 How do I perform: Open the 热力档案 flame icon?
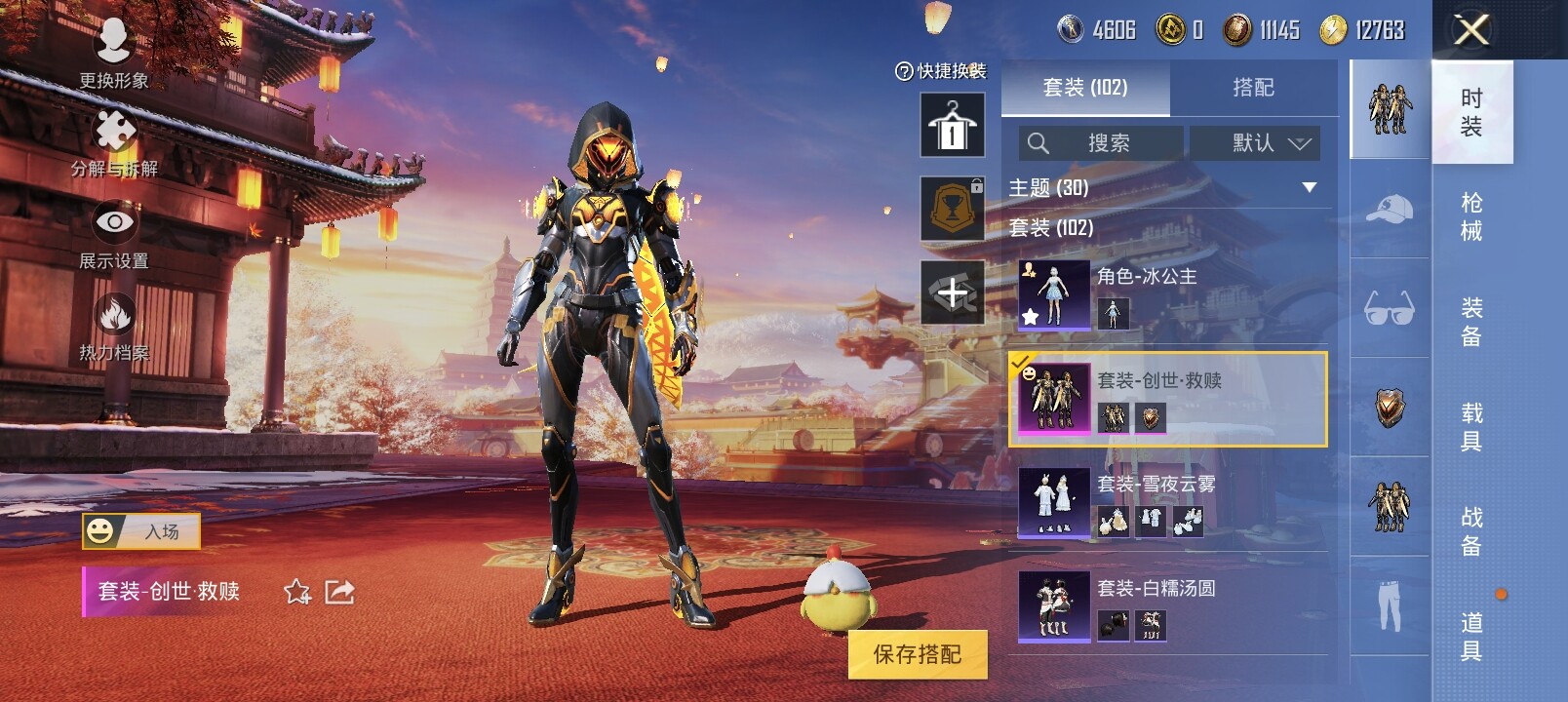point(114,324)
